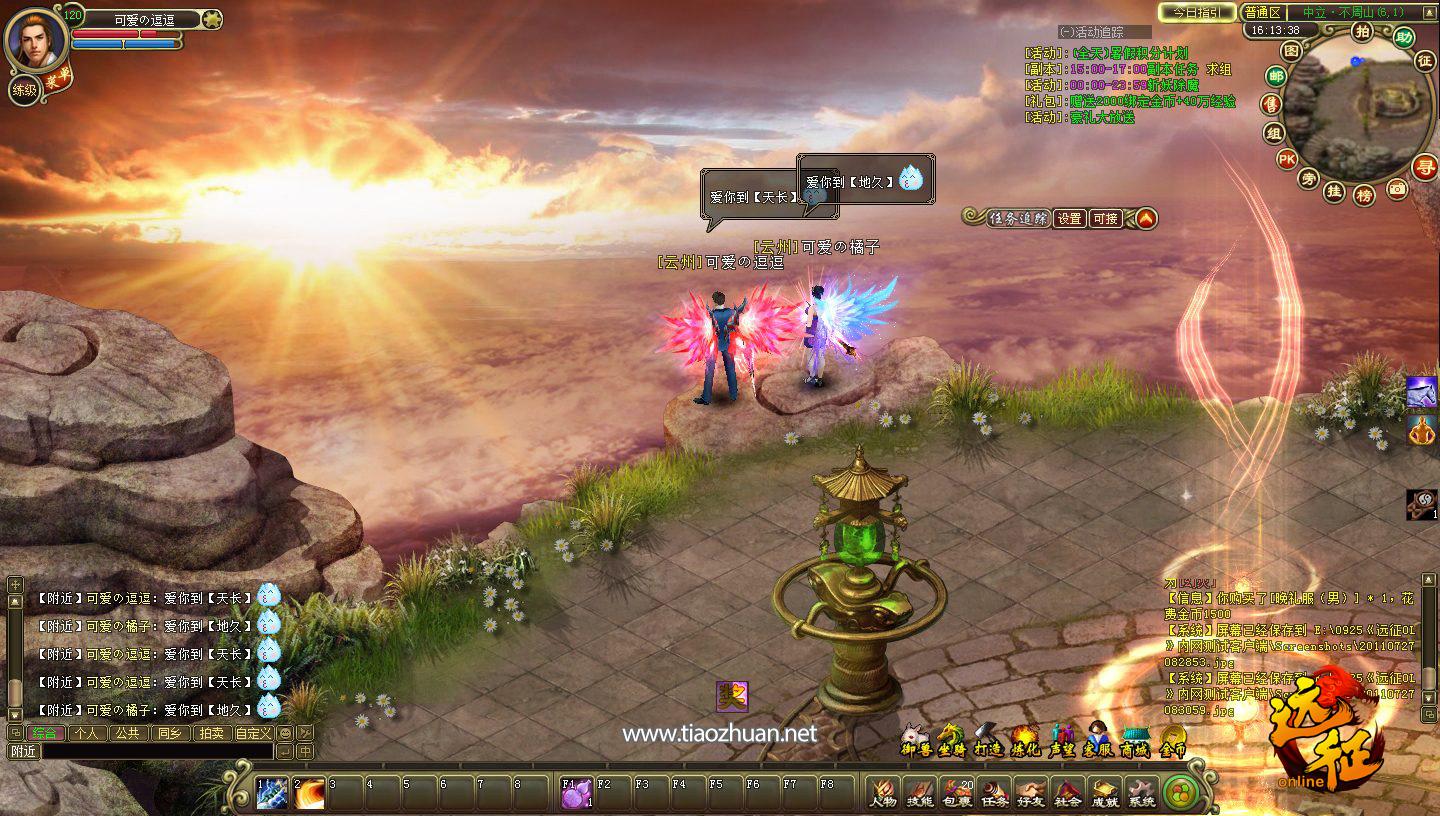
Task: Open the 包裹 bag inventory
Action: (x=957, y=793)
